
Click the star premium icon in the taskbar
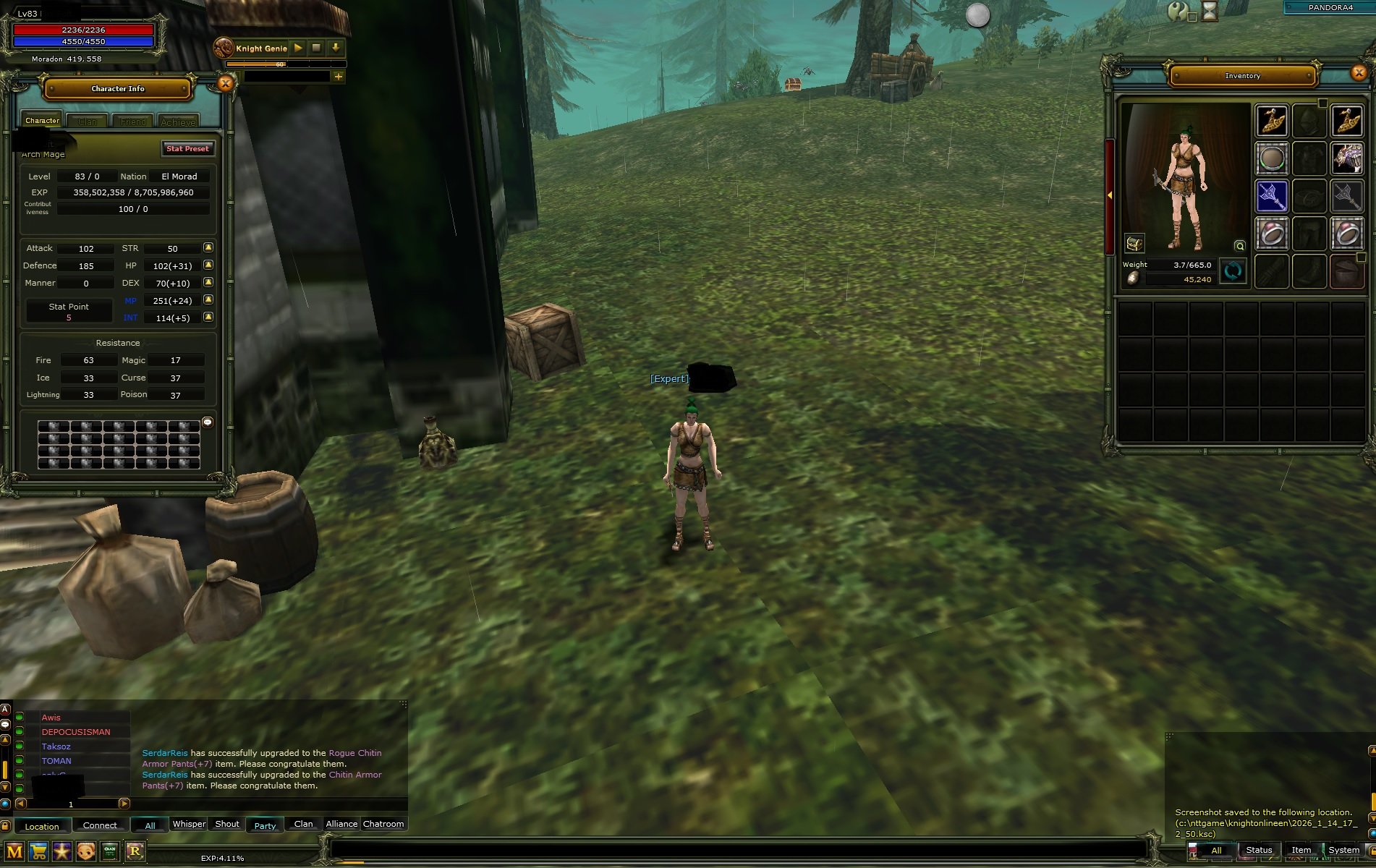(x=61, y=851)
